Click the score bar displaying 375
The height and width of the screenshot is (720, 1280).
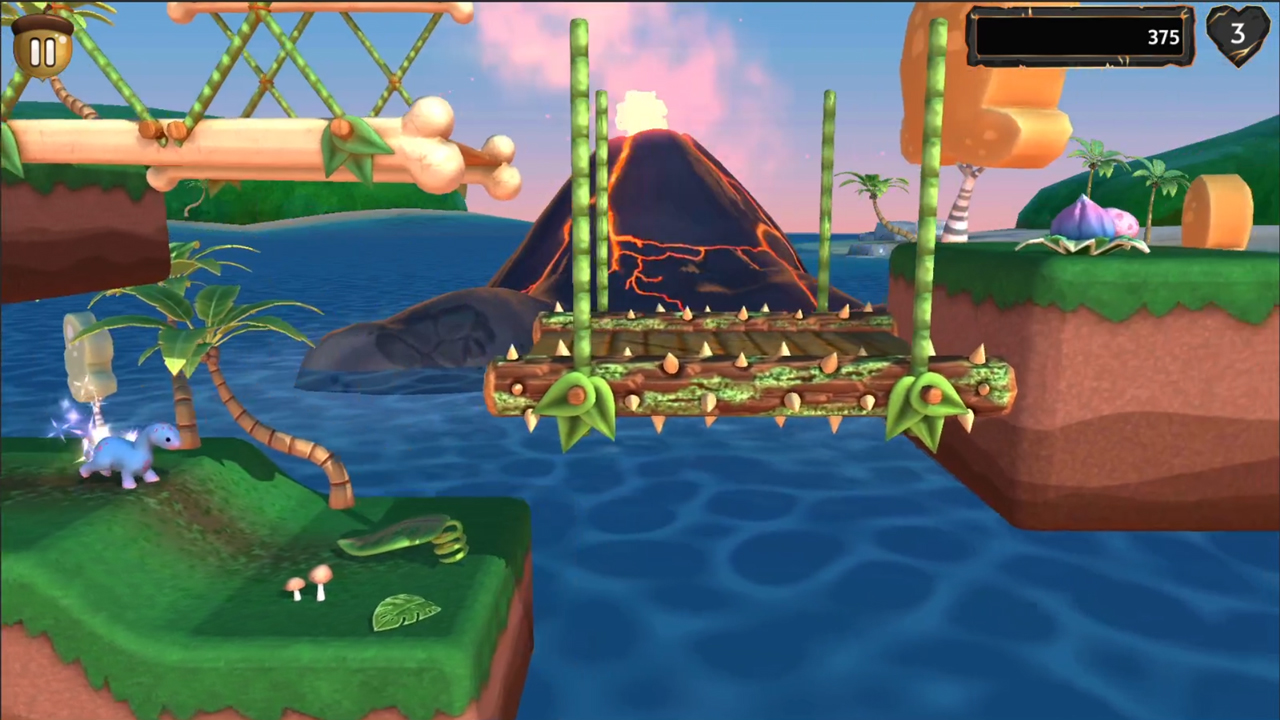(x=1080, y=37)
